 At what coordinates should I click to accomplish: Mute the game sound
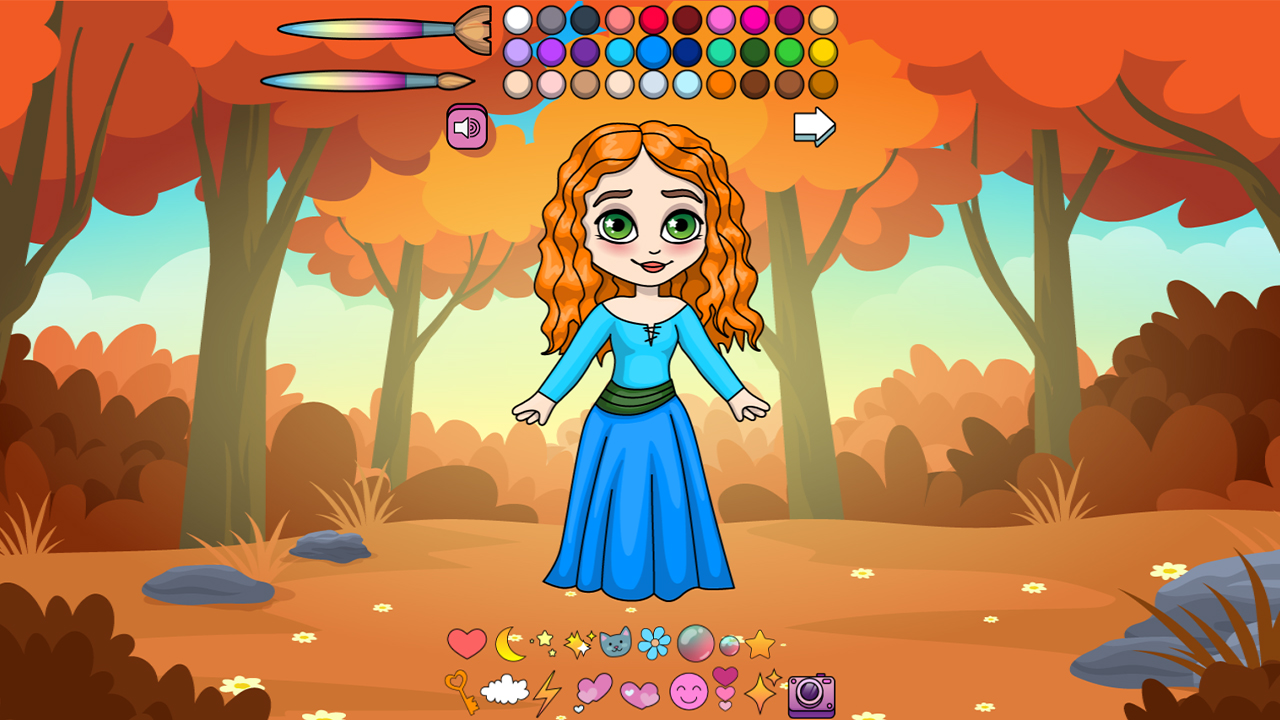pyautogui.click(x=465, y=127)
